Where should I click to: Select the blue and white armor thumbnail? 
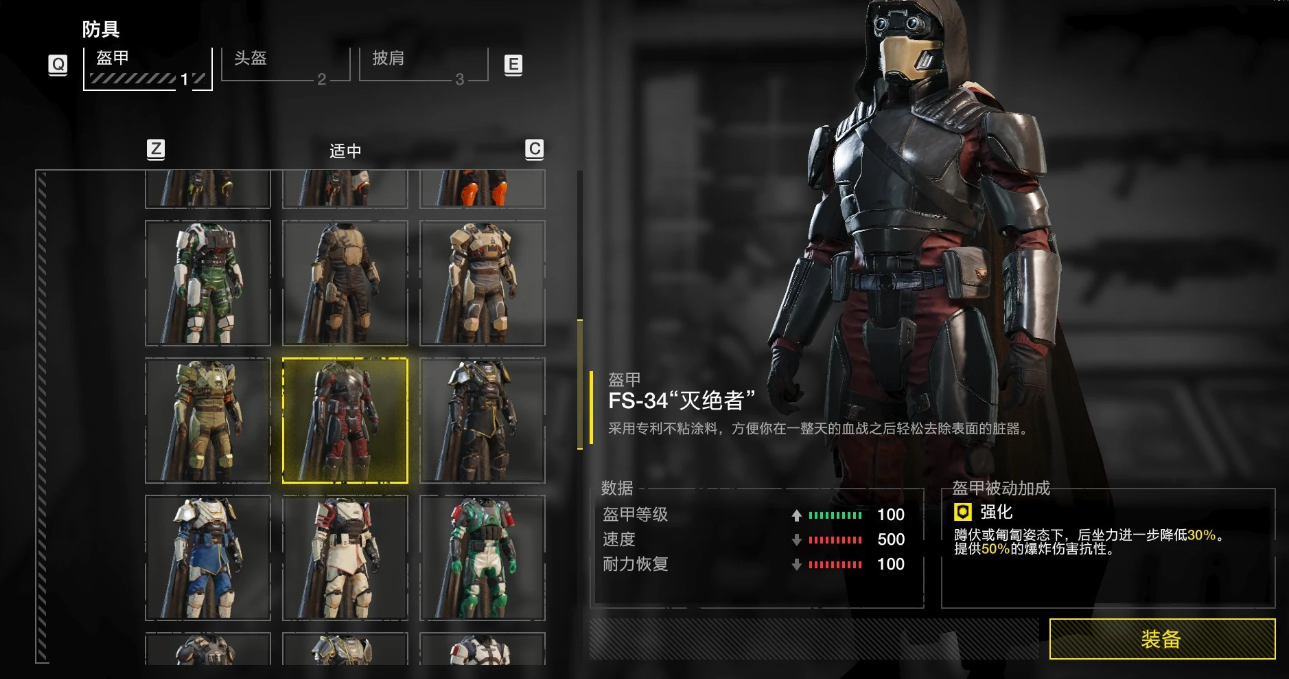click(x=208, y=558)
